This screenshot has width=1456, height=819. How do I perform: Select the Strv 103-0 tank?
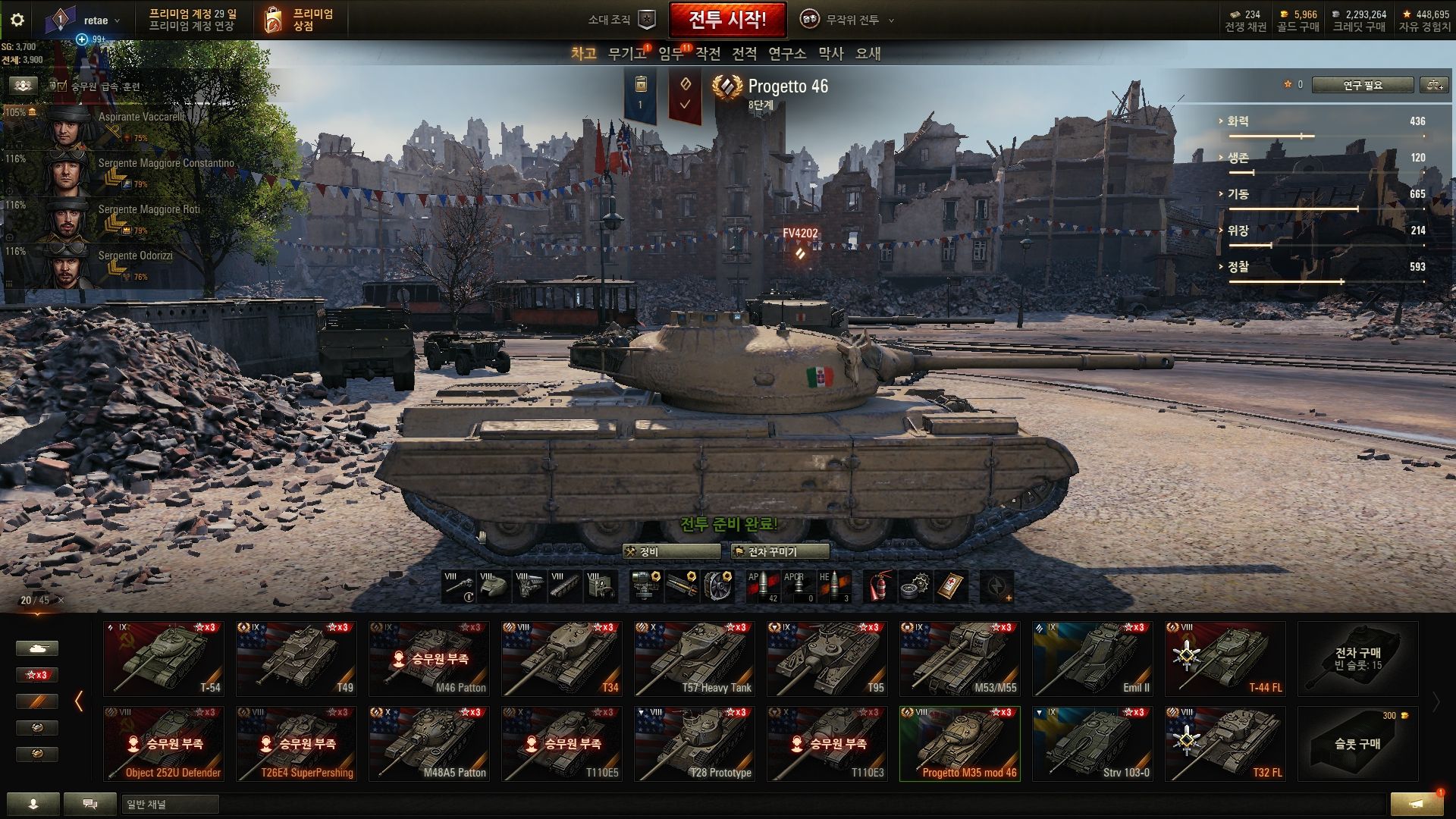point(1092,743)
